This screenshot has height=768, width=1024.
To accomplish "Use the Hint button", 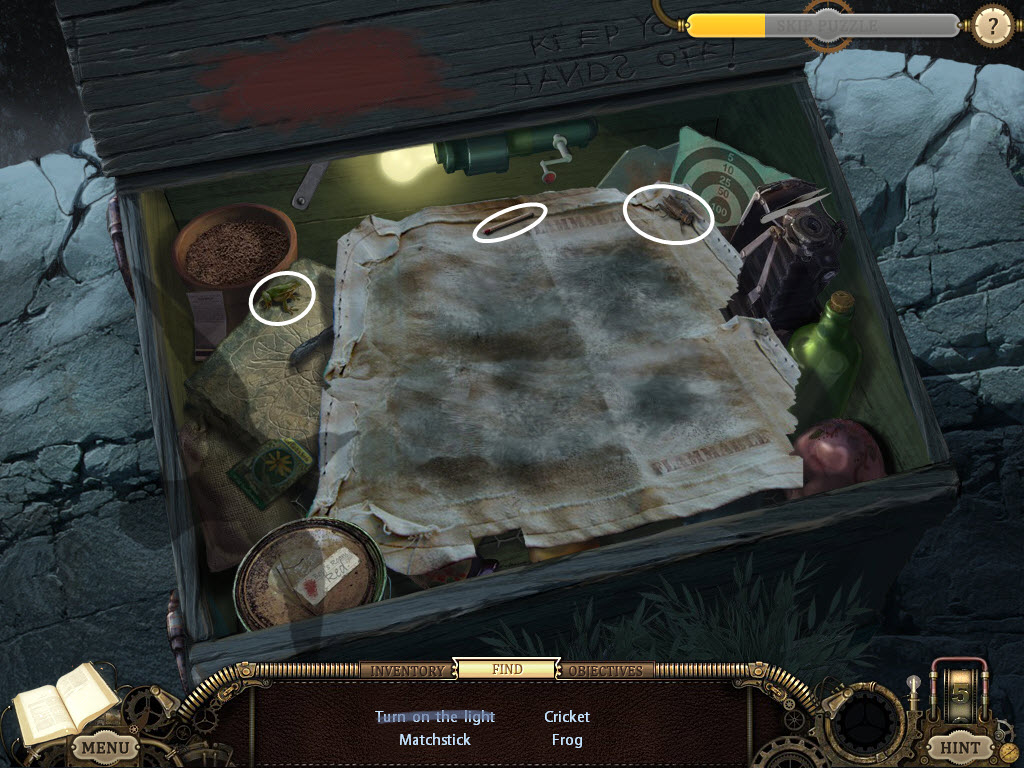I will [959, 747].
